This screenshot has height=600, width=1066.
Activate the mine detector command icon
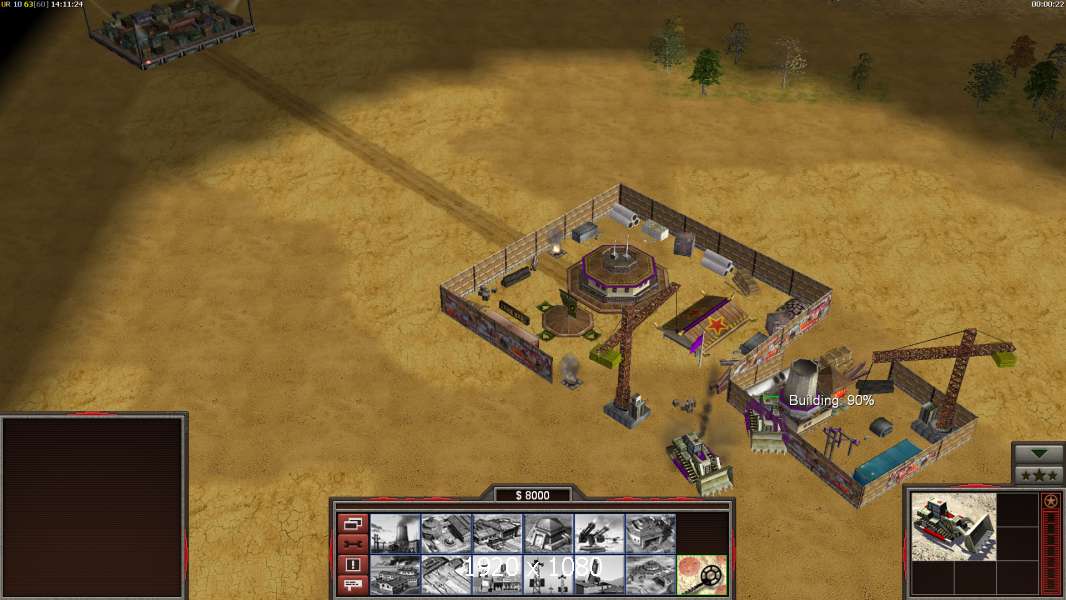(701, 575)
